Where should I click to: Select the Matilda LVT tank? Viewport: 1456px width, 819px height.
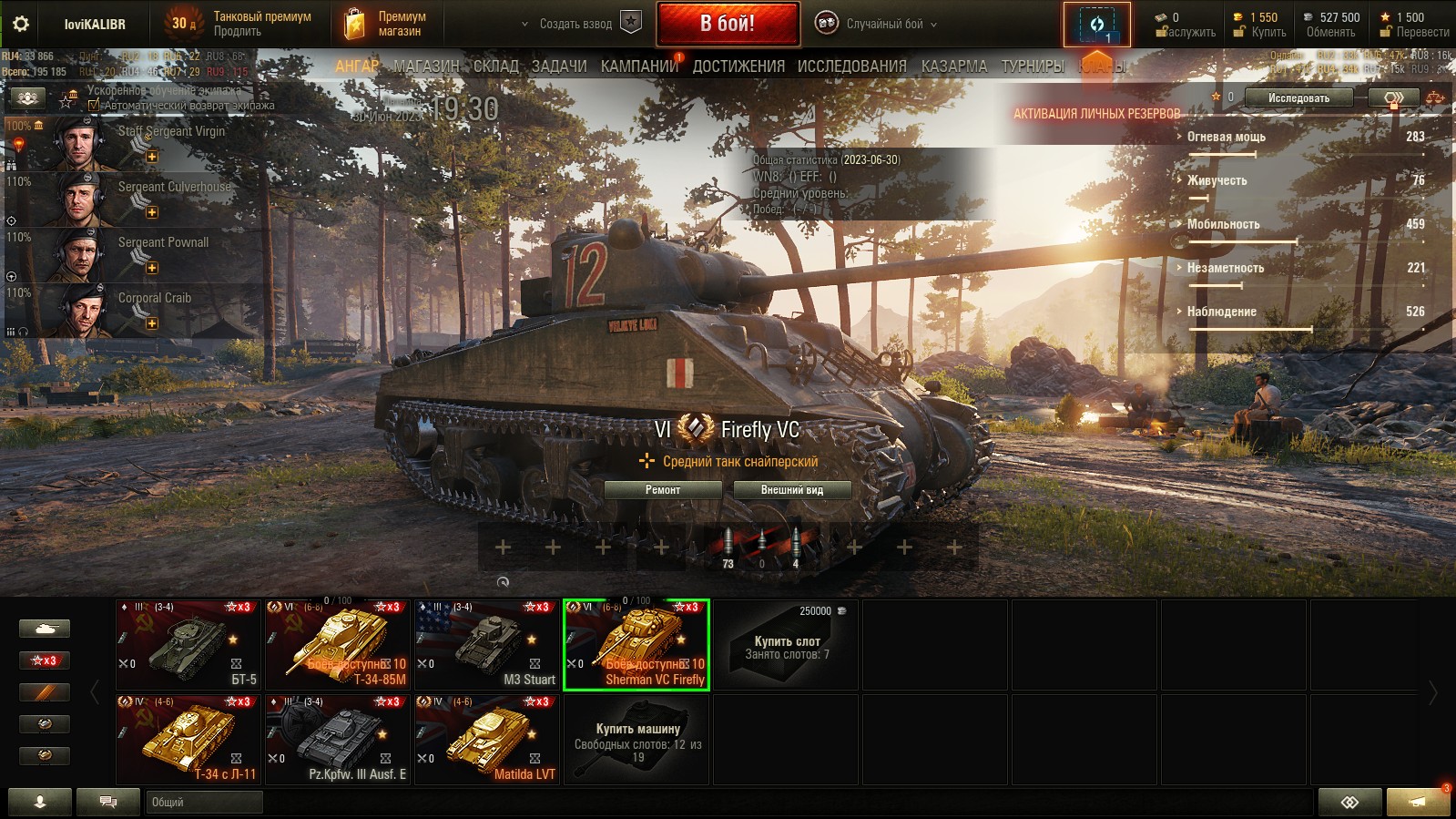[486, 739]
